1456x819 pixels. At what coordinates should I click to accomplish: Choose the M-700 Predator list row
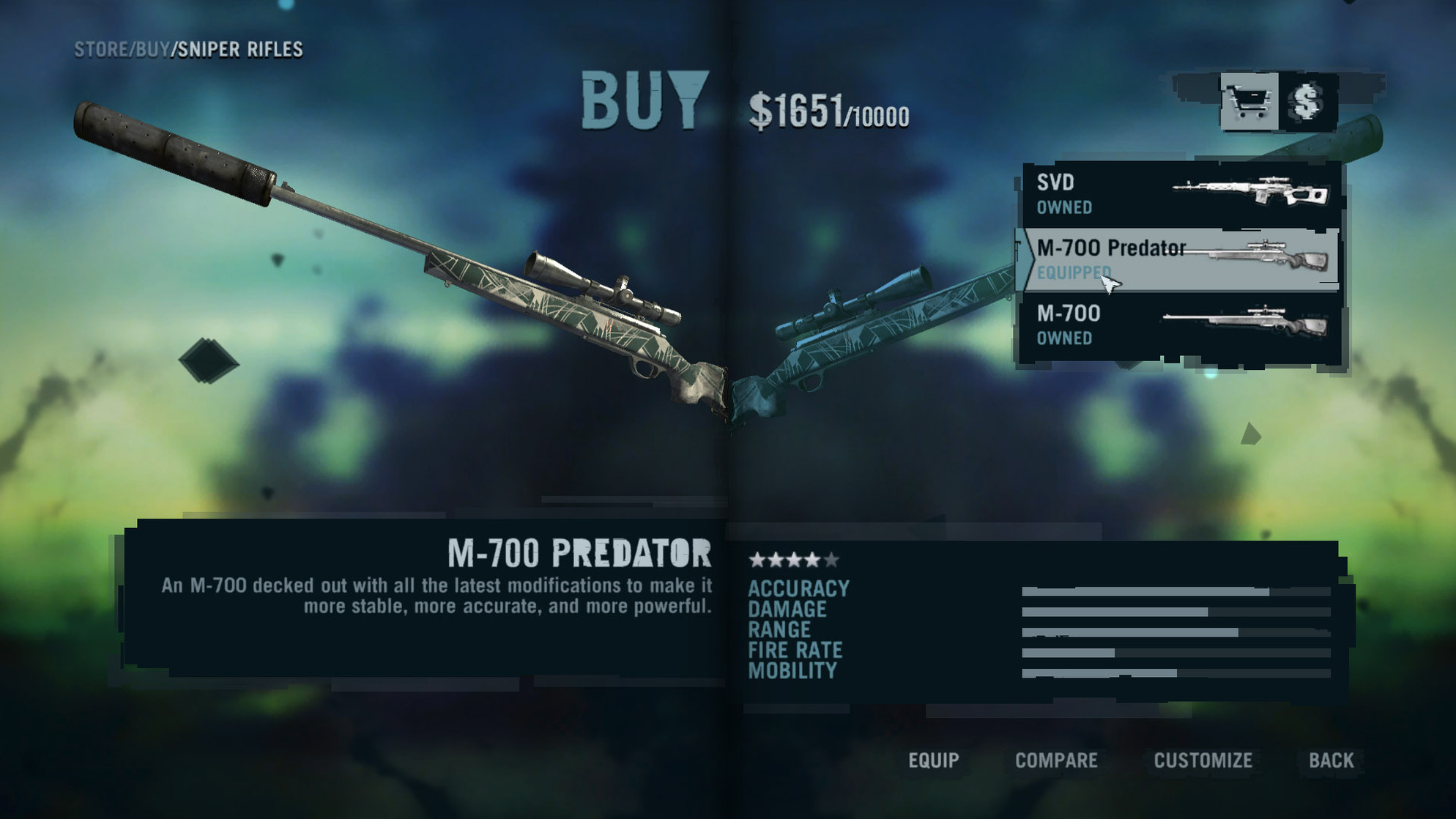click(1181, 259)
